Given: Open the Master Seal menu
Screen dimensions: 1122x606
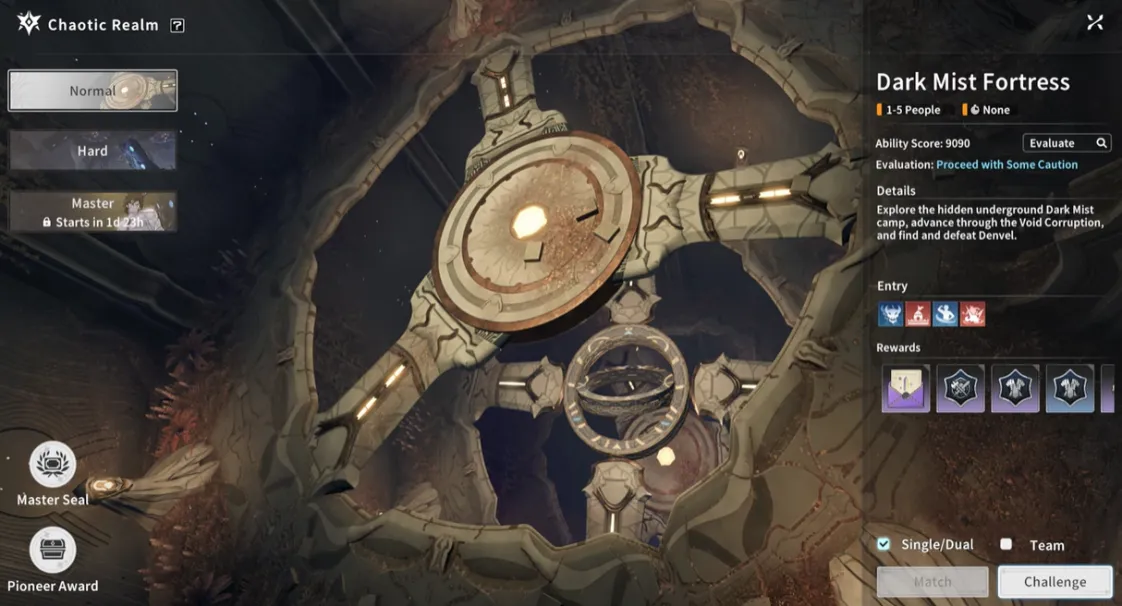Looking at the screenshot, I should pos(52,466).
